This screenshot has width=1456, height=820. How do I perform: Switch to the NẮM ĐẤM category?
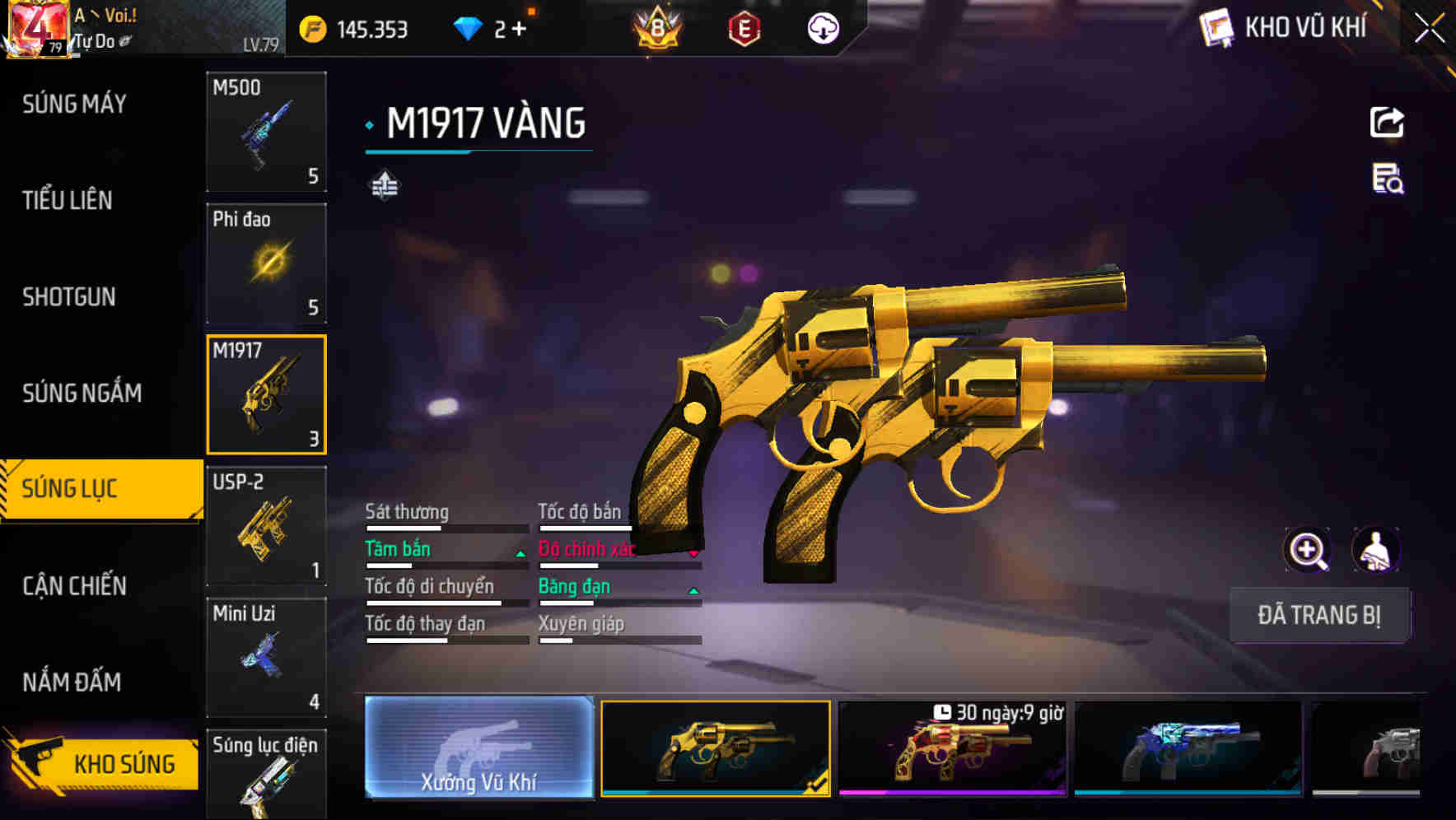(x=72, y=682)
